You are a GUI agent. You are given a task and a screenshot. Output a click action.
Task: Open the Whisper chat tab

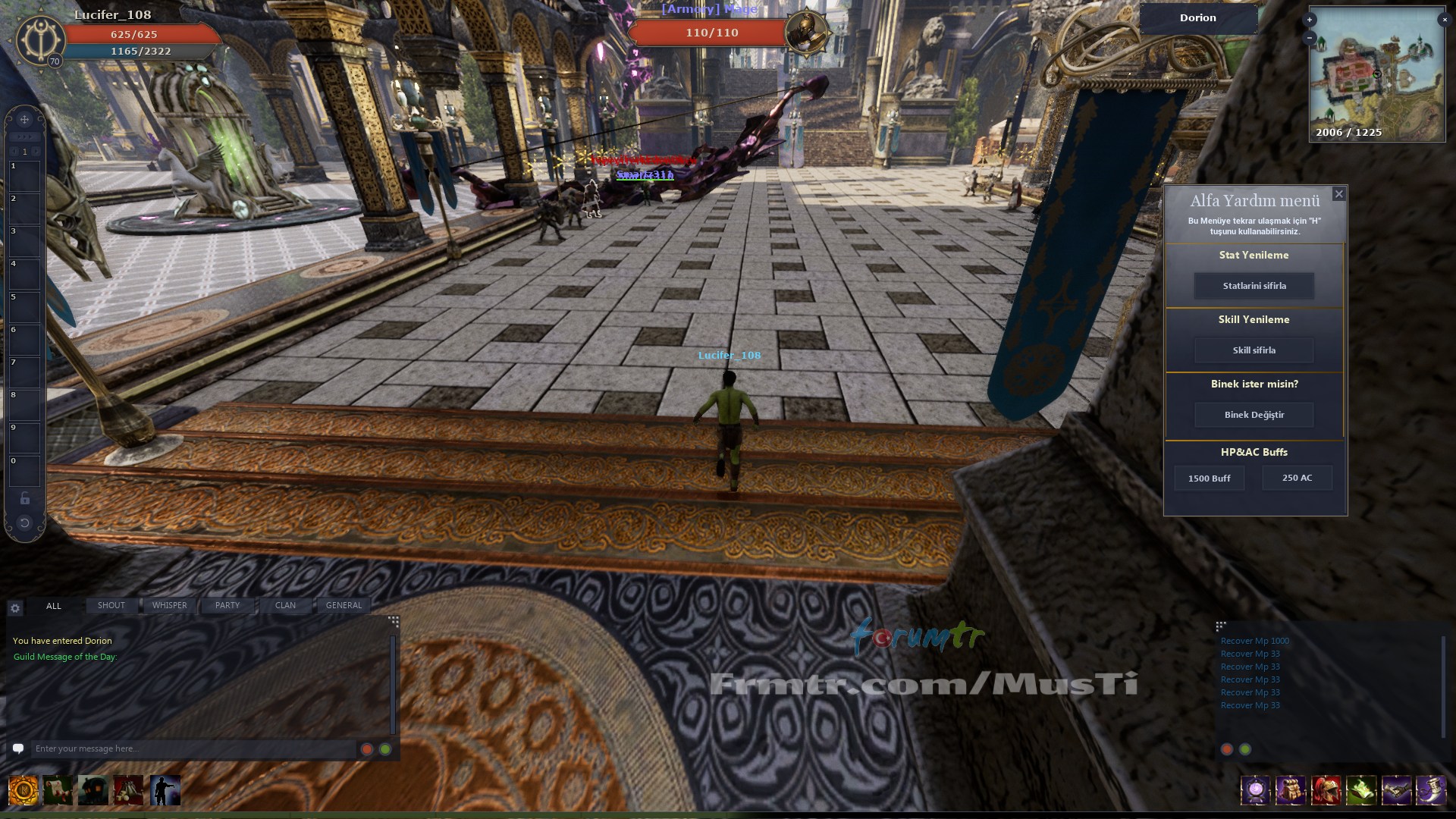169,605
